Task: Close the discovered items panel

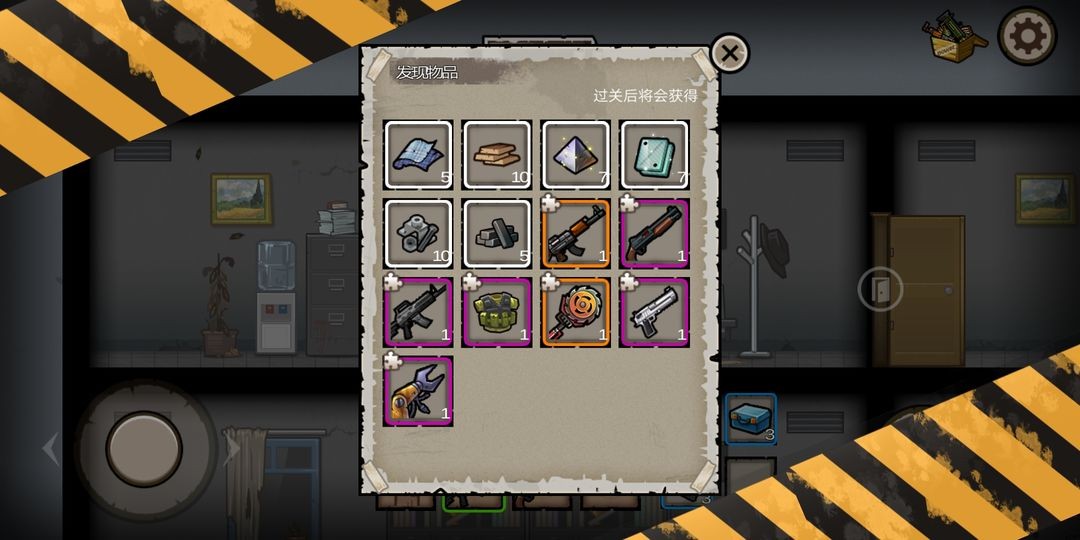Action: point(730,53)
